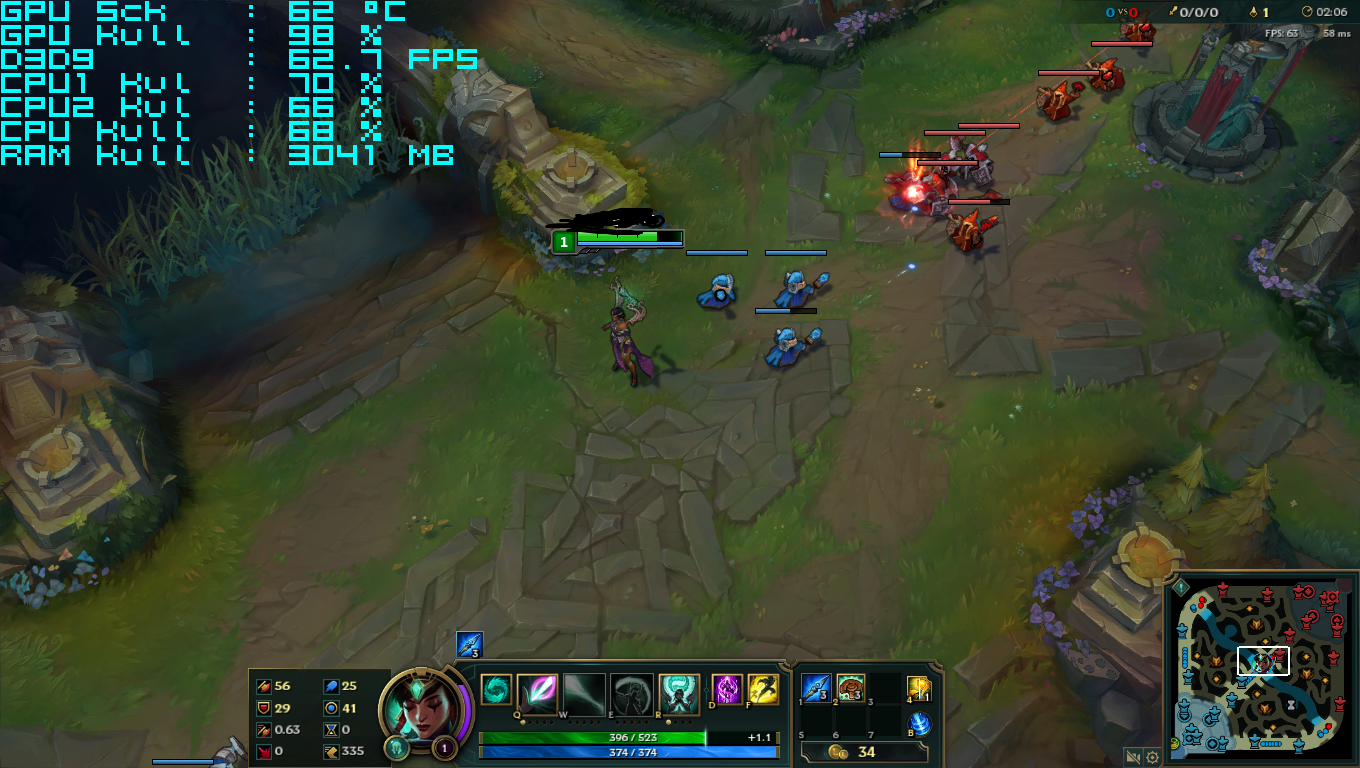This screenshot has height=768, width=1360.
Task: Toggle the camera lock button
Action: pyautogui.click(x=1133, y=757)
